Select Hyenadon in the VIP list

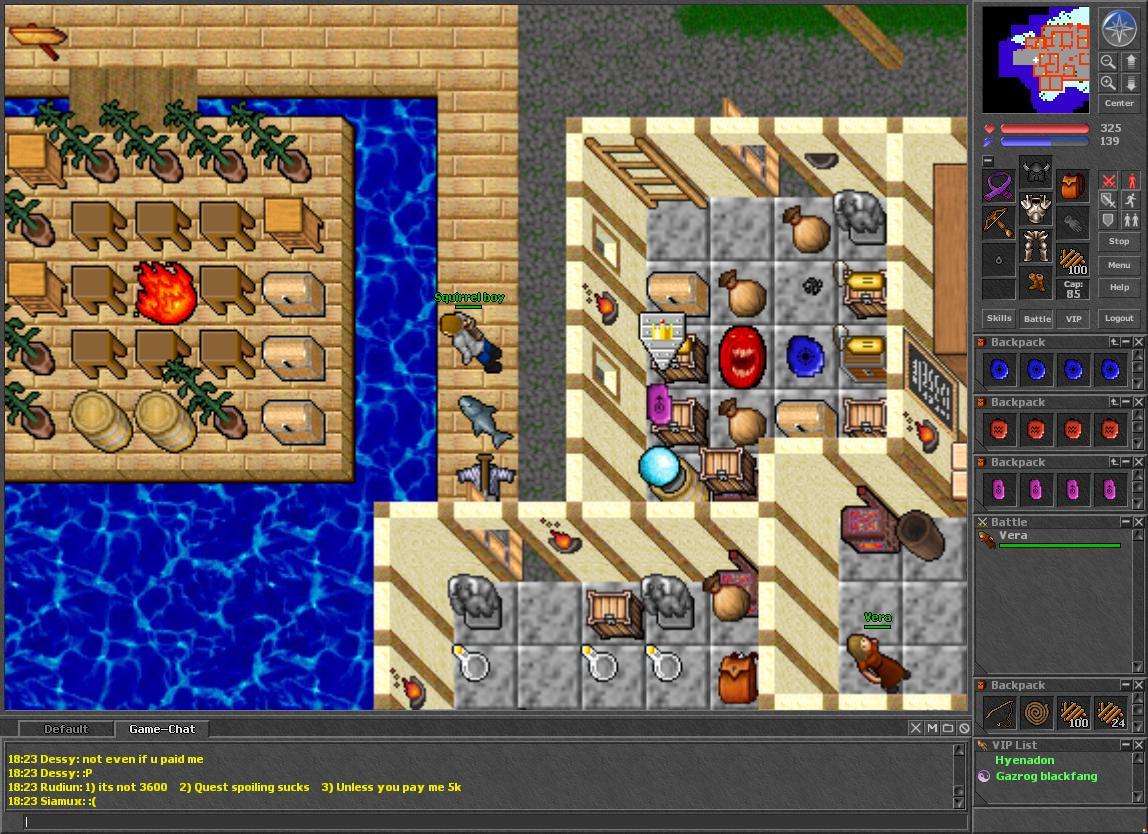(x=1024, y=760)
